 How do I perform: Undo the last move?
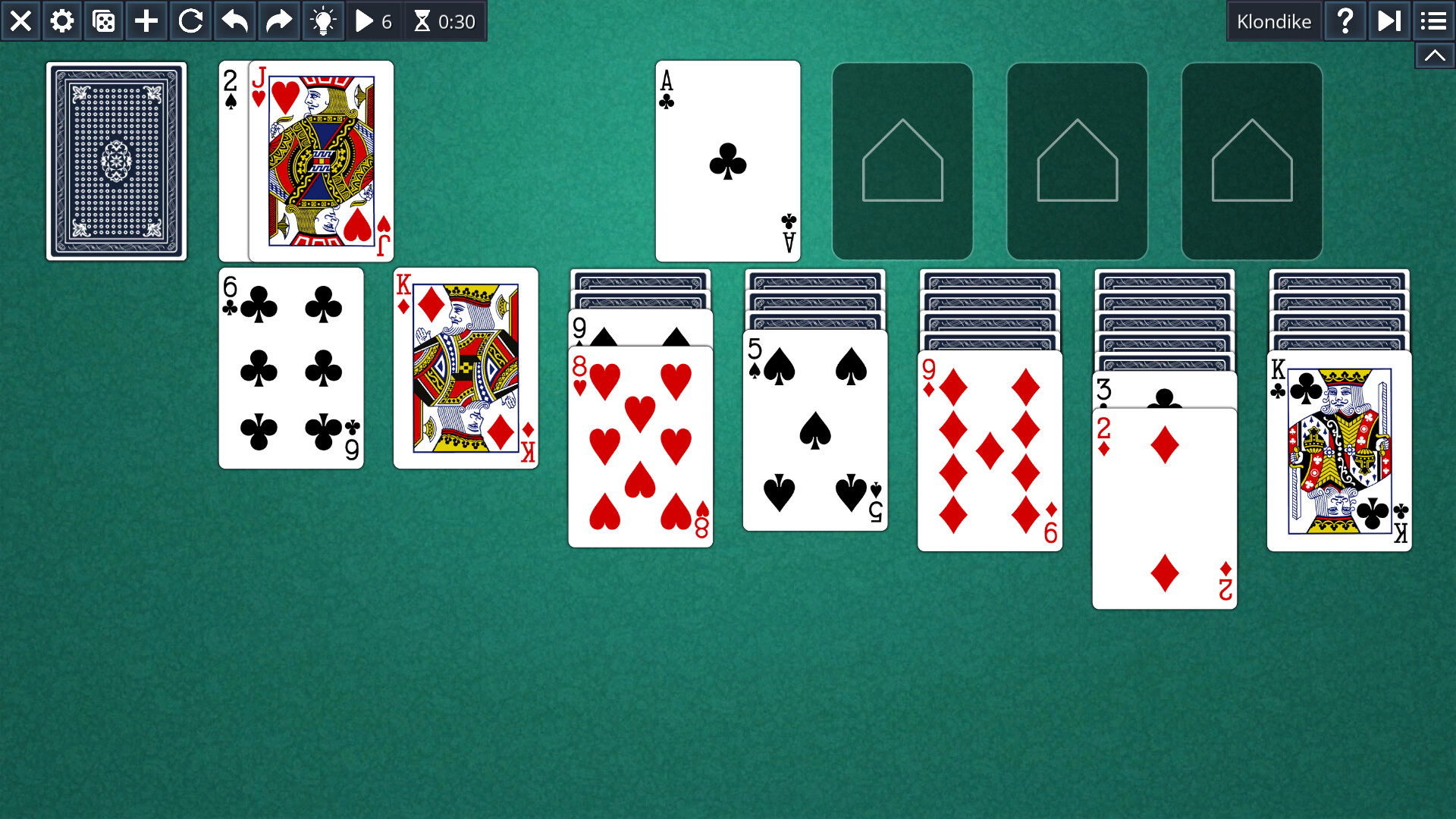[x=234, y=20]
